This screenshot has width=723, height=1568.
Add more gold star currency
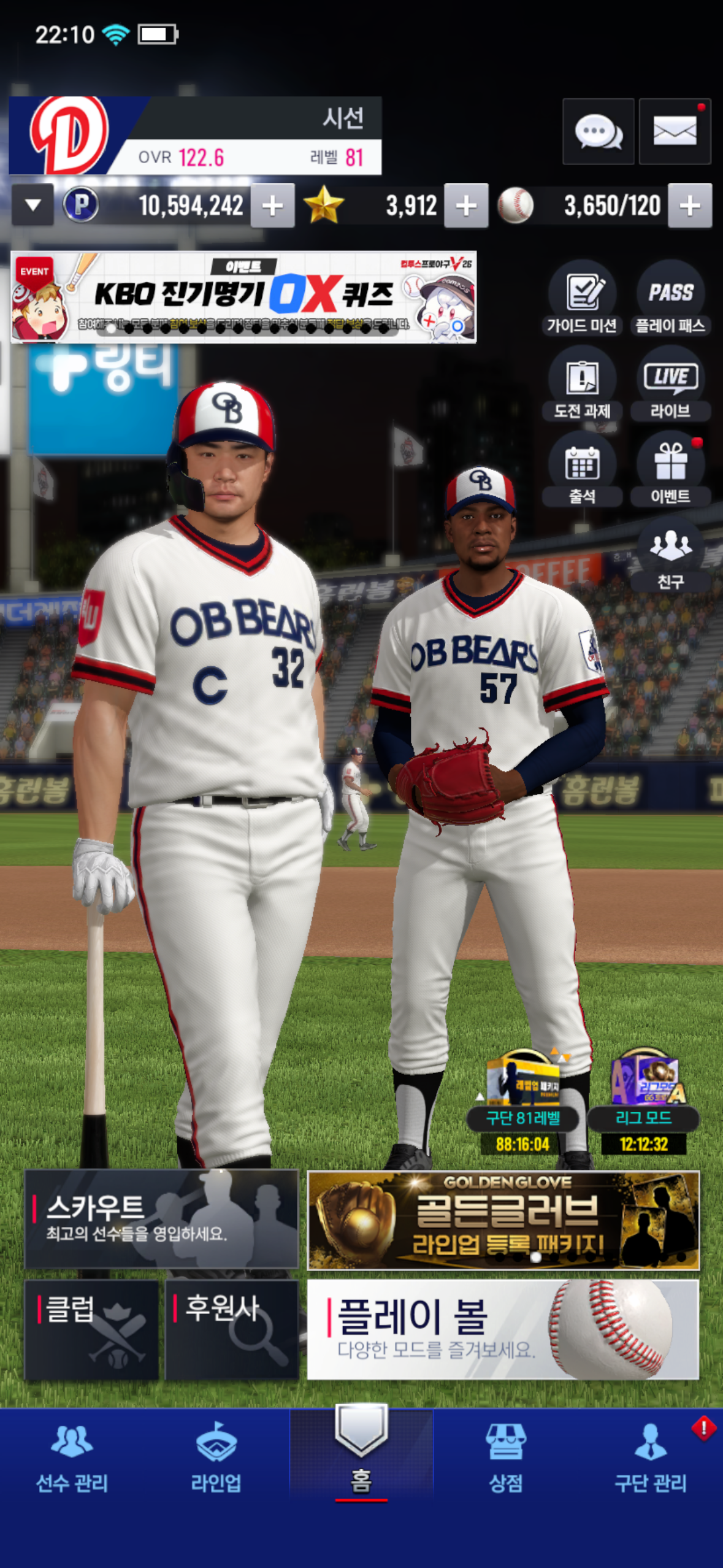tap(466, 206)
